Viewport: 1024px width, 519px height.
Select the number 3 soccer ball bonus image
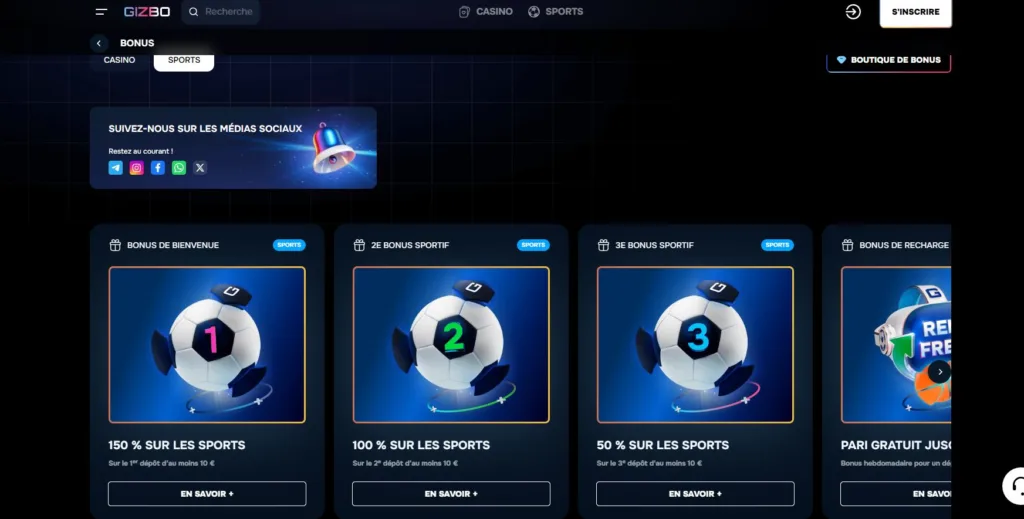click(695, 344)
